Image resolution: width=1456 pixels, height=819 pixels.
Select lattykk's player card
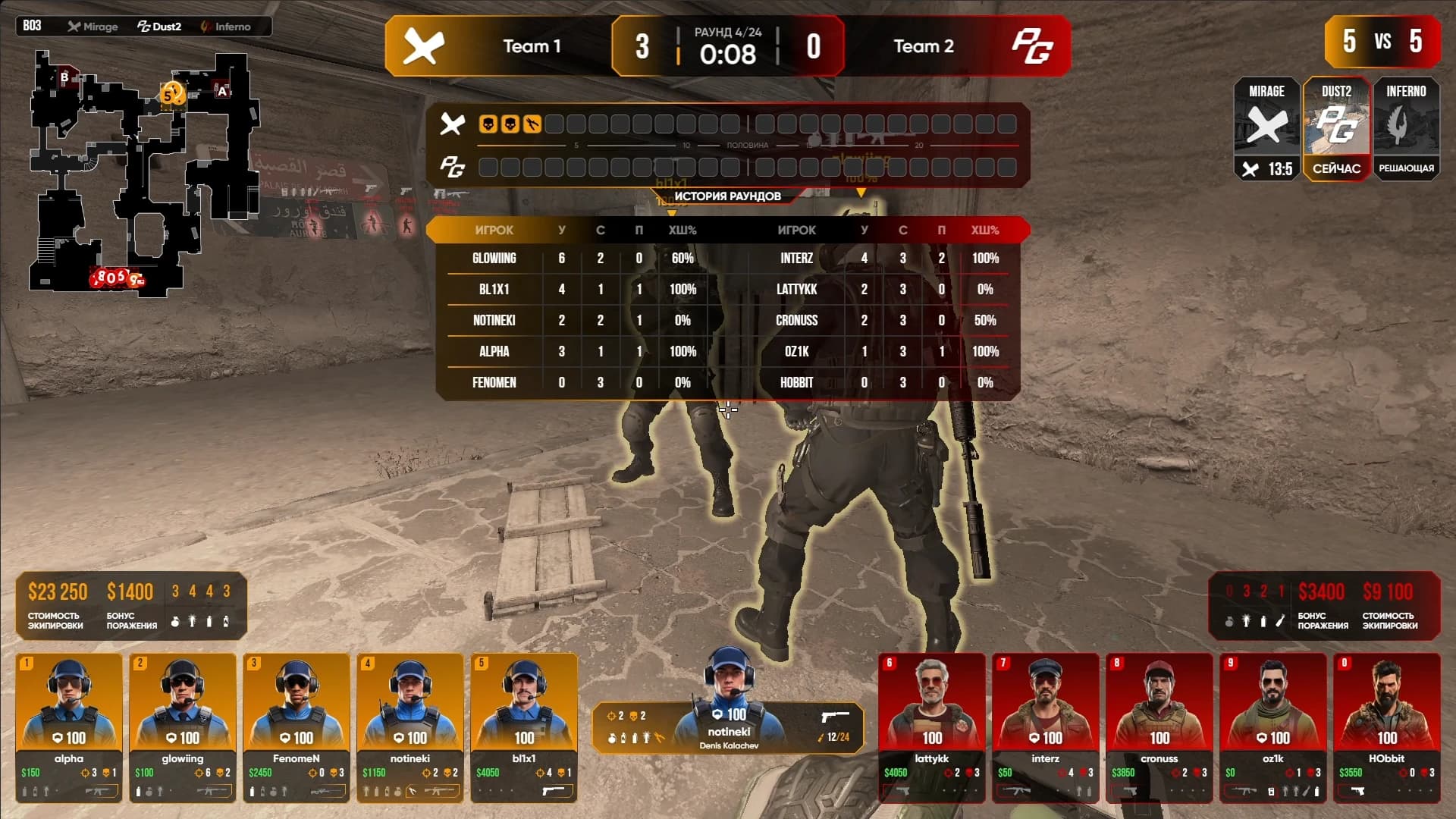coord(932,726)
